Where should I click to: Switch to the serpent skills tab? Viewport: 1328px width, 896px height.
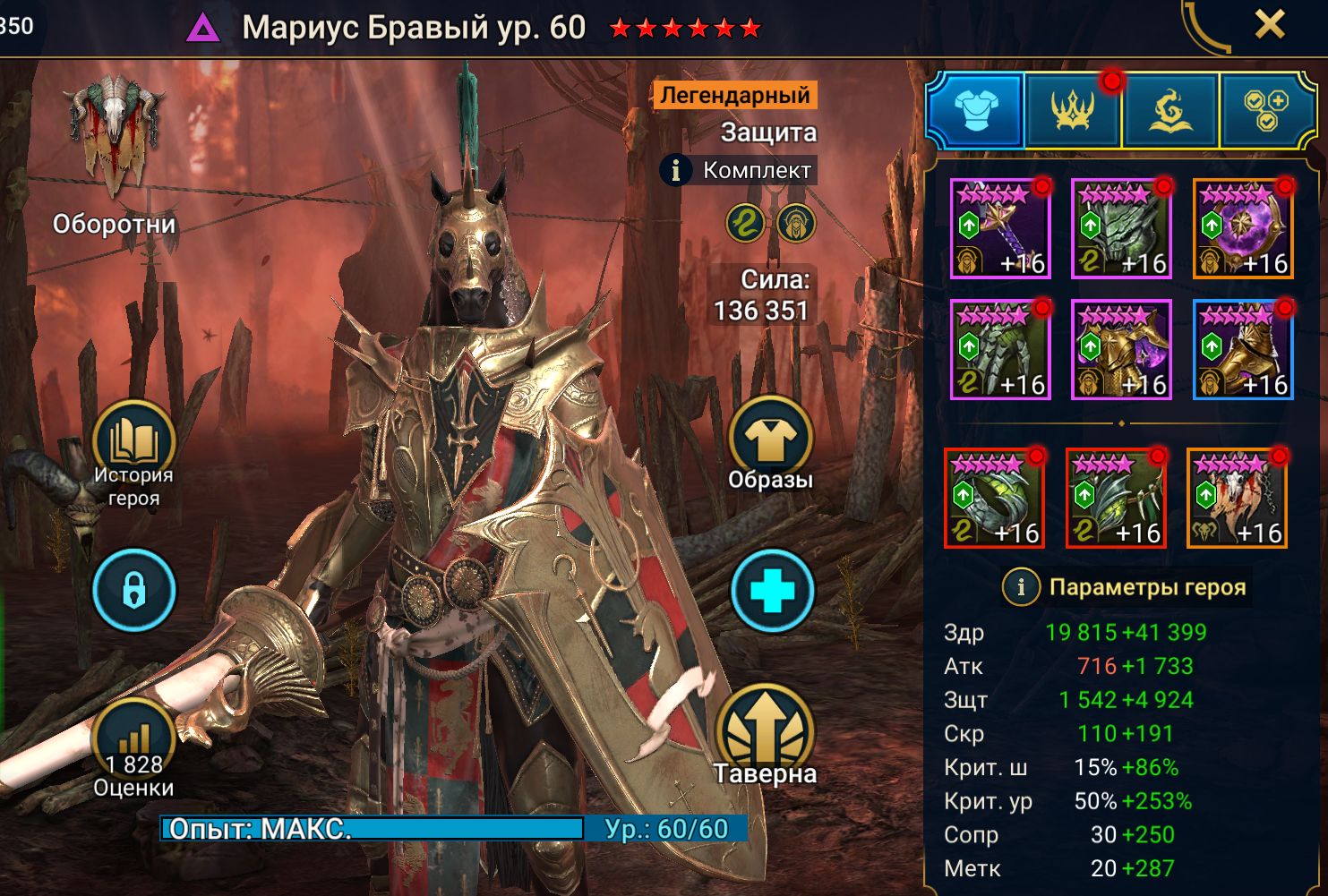click(x=1170, y=110)
